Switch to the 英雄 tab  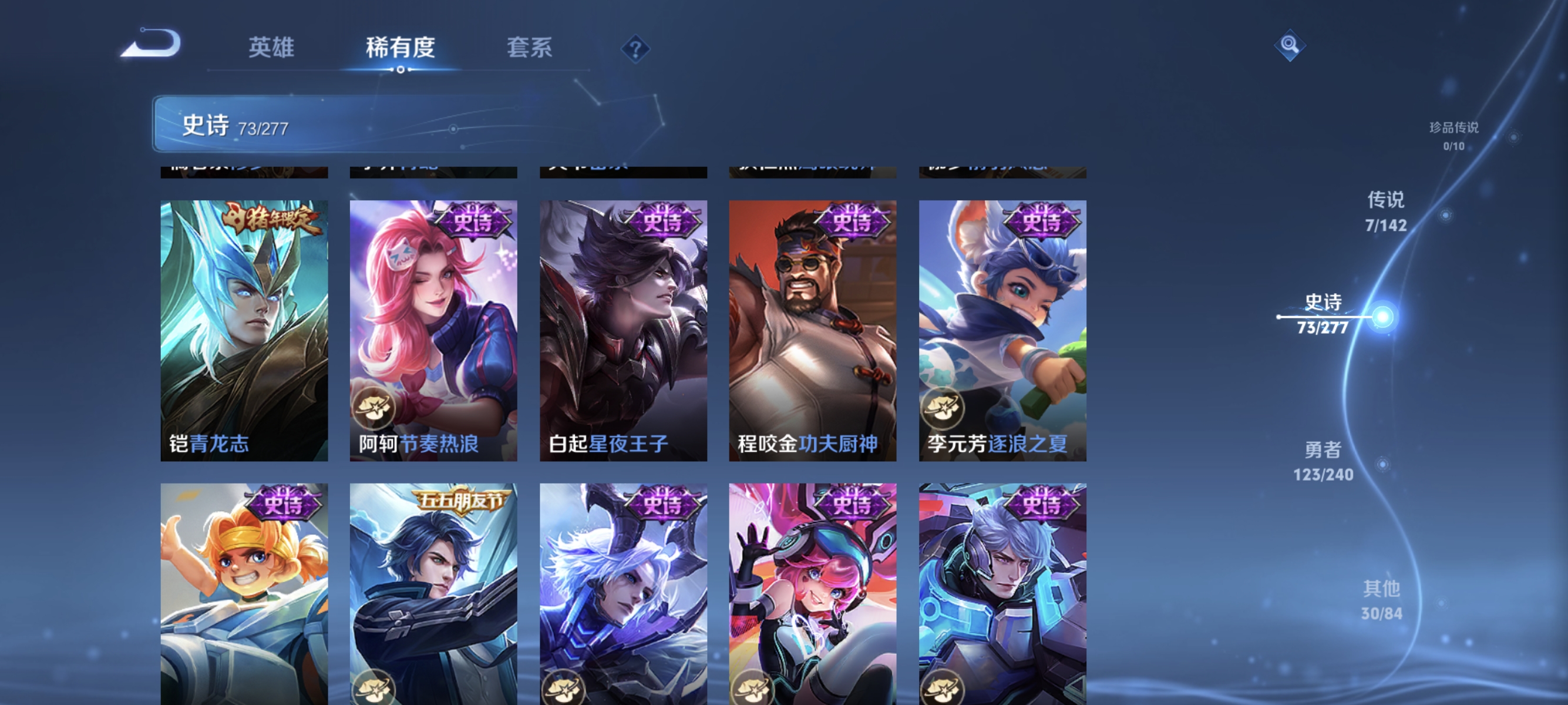271,48
